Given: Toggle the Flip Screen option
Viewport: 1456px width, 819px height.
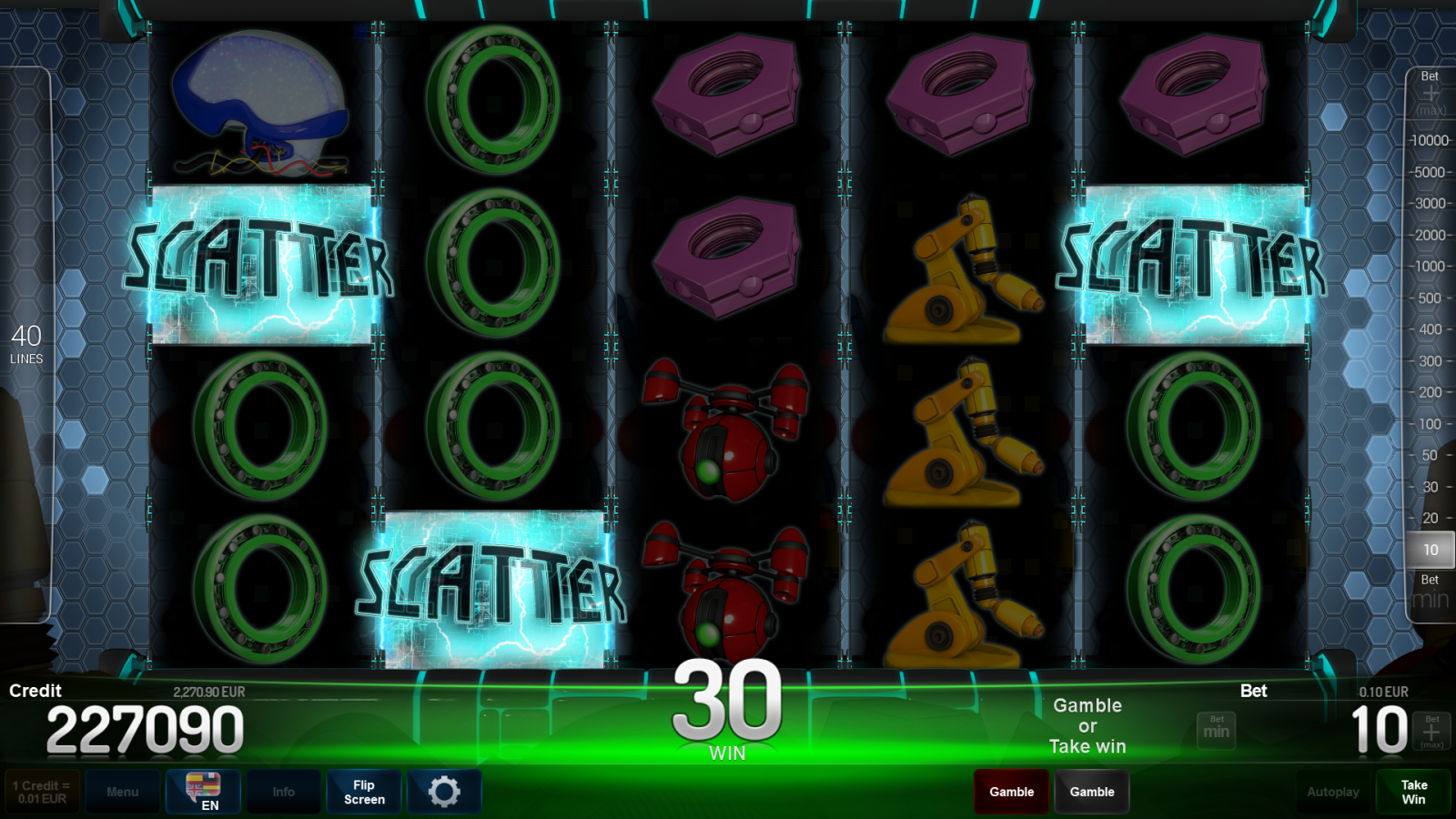Looking at the screenshot, I should [363, 792].
